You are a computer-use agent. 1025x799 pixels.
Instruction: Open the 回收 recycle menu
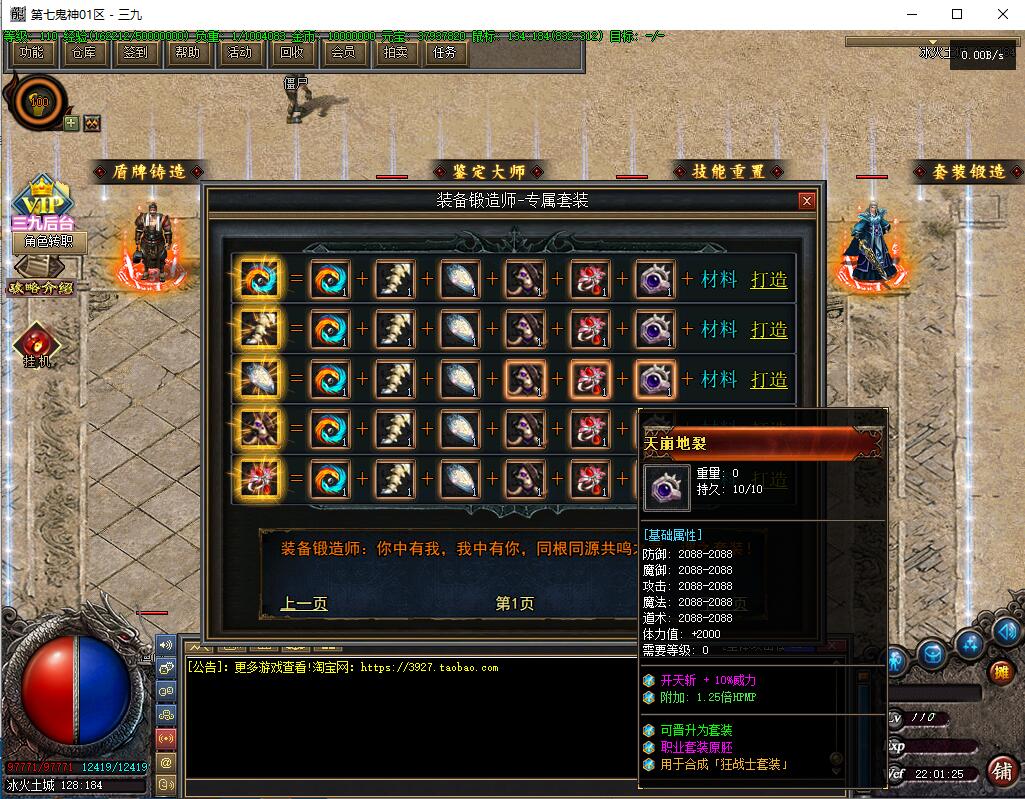(x=291, y=53)
